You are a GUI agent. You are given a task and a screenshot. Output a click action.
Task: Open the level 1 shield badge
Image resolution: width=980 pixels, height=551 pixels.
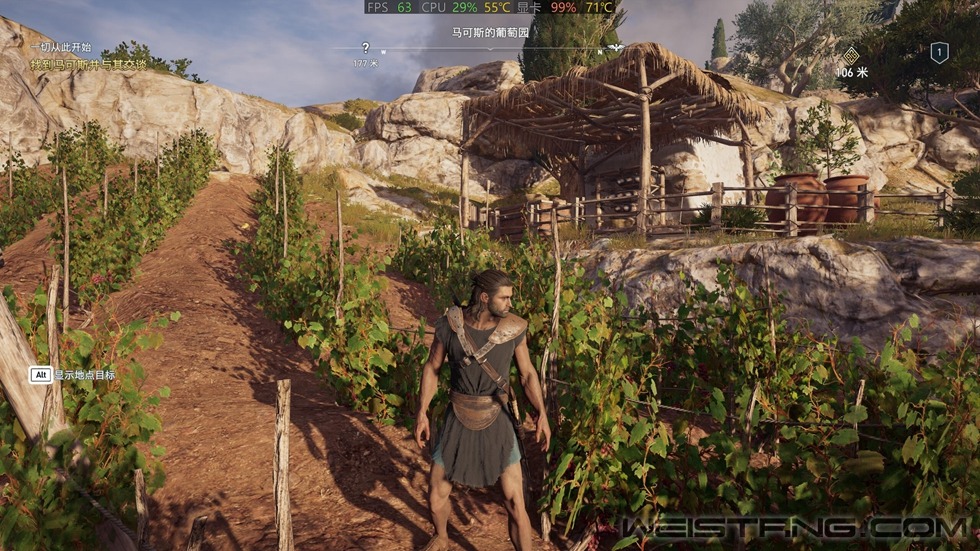(x=939, y=53)
